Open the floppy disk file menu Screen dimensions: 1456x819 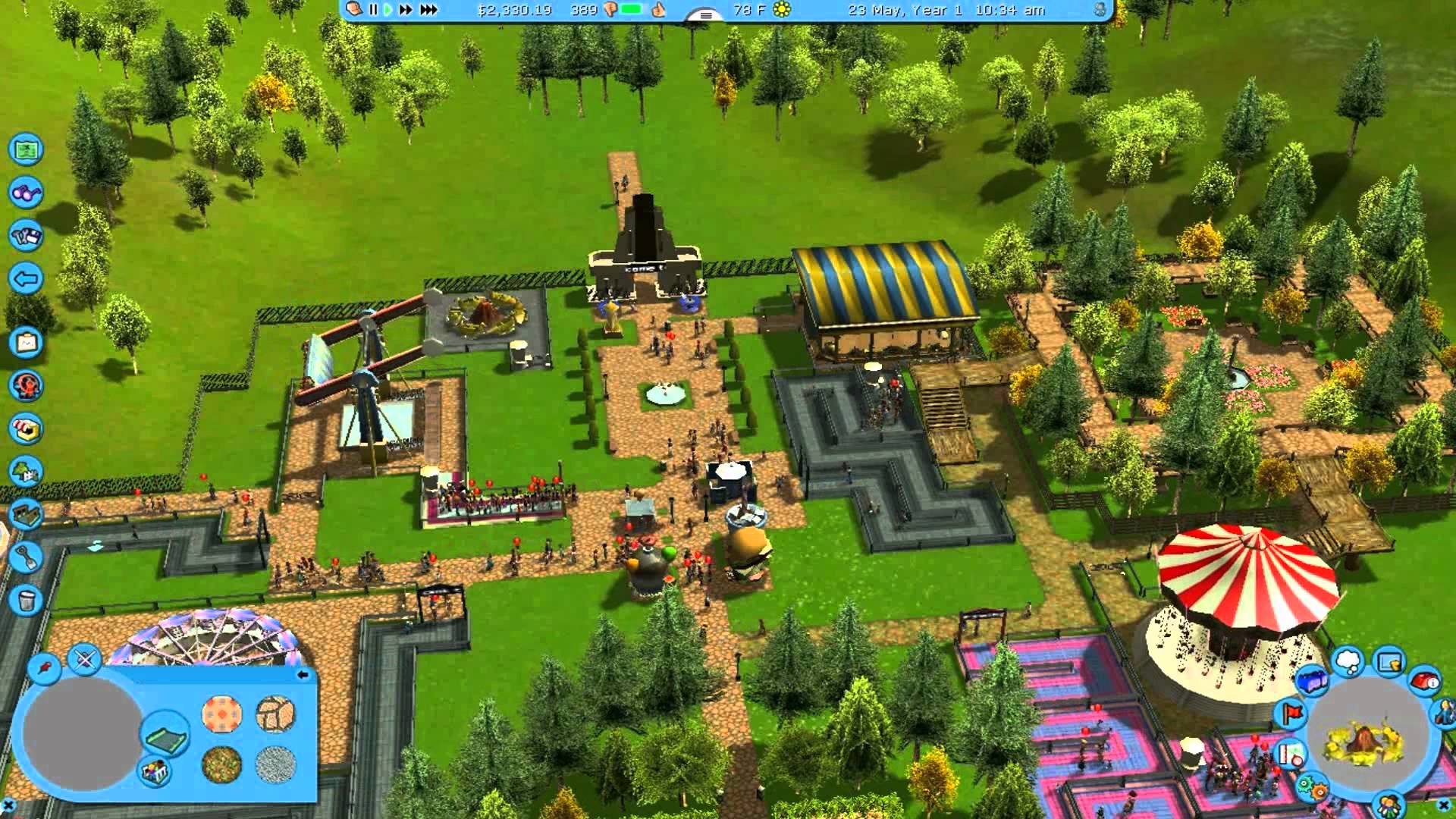pyautogui.click(x=26, y=236)
